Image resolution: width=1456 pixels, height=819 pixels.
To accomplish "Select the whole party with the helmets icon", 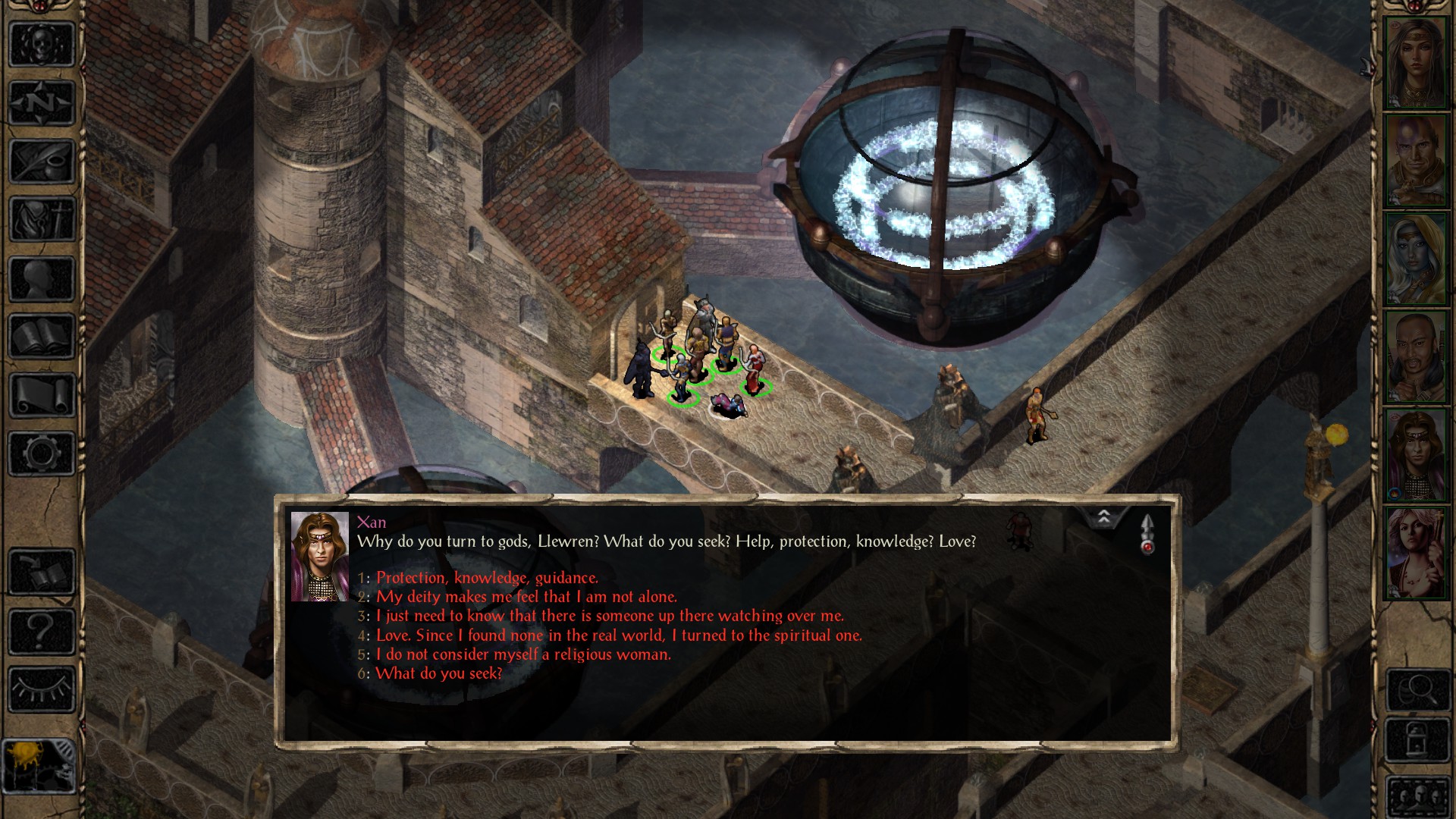I will click(1418, 795).
